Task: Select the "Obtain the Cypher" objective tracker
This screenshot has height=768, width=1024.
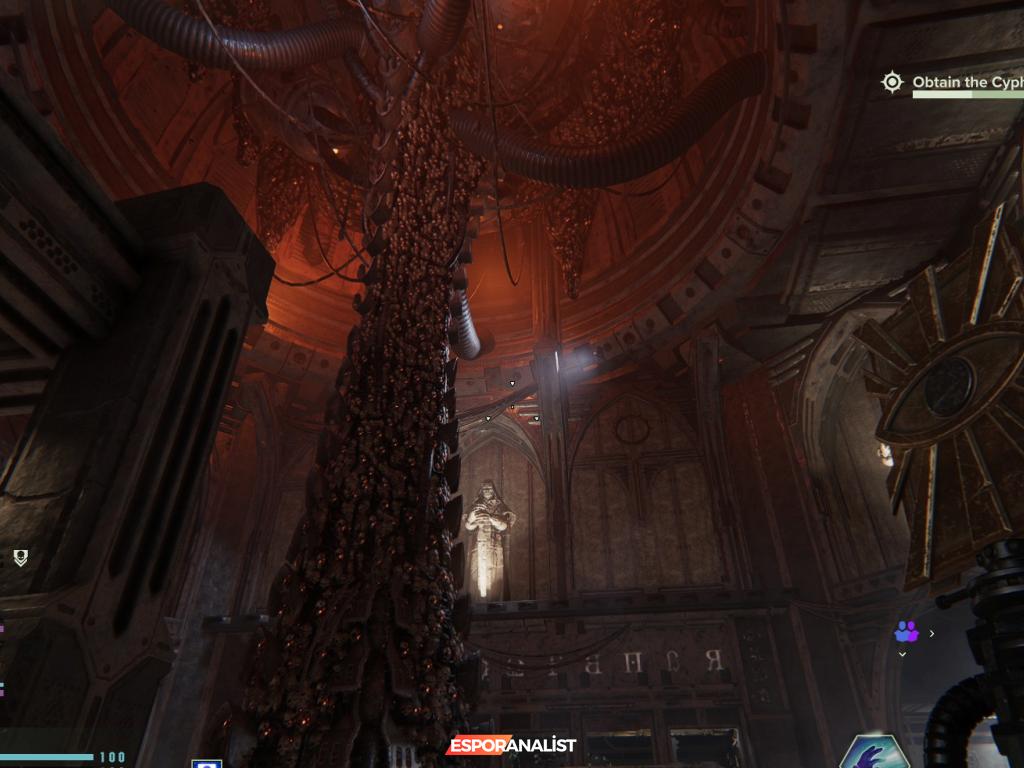Action: pos(966,83)
